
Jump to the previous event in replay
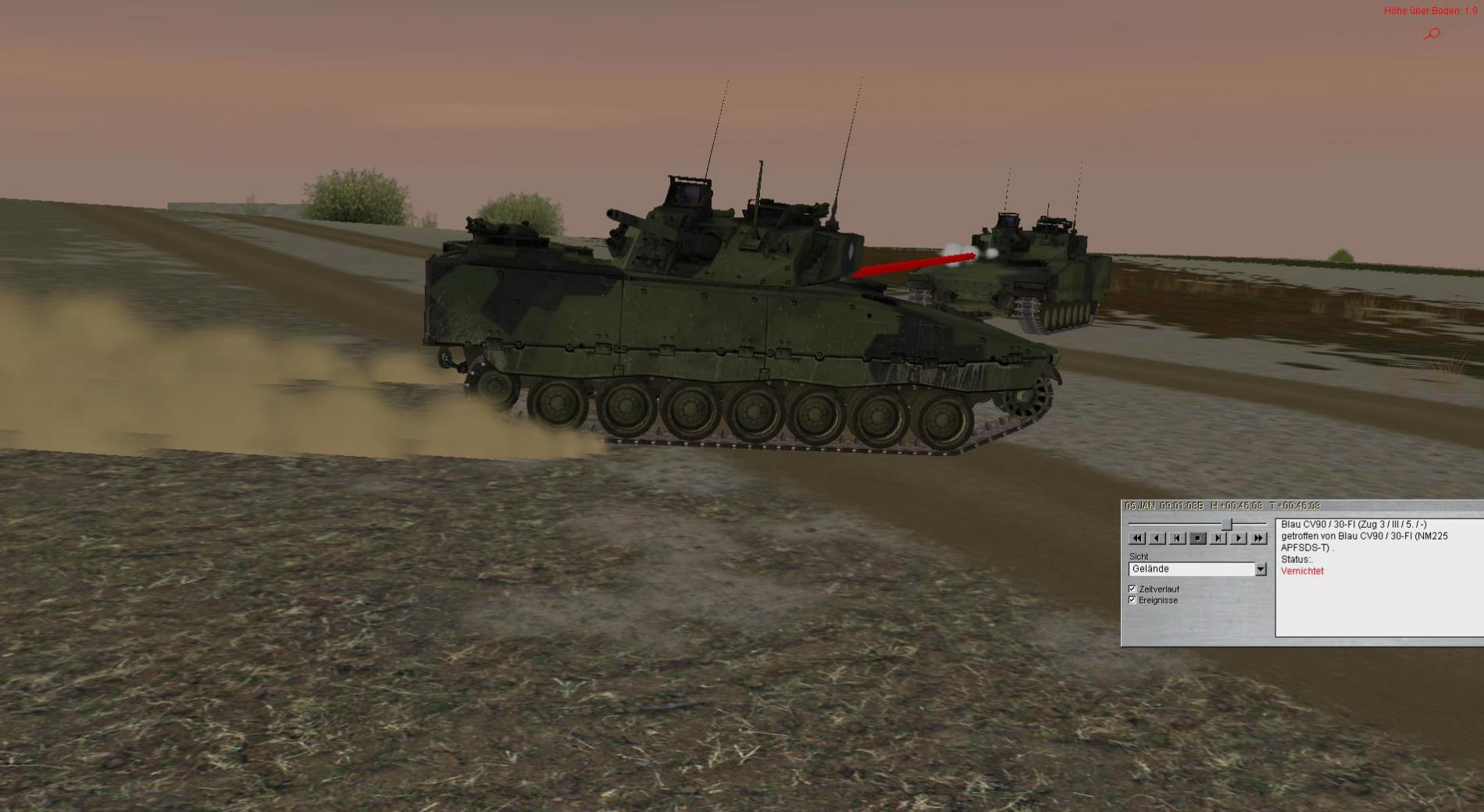click(x=1178, y=538)
